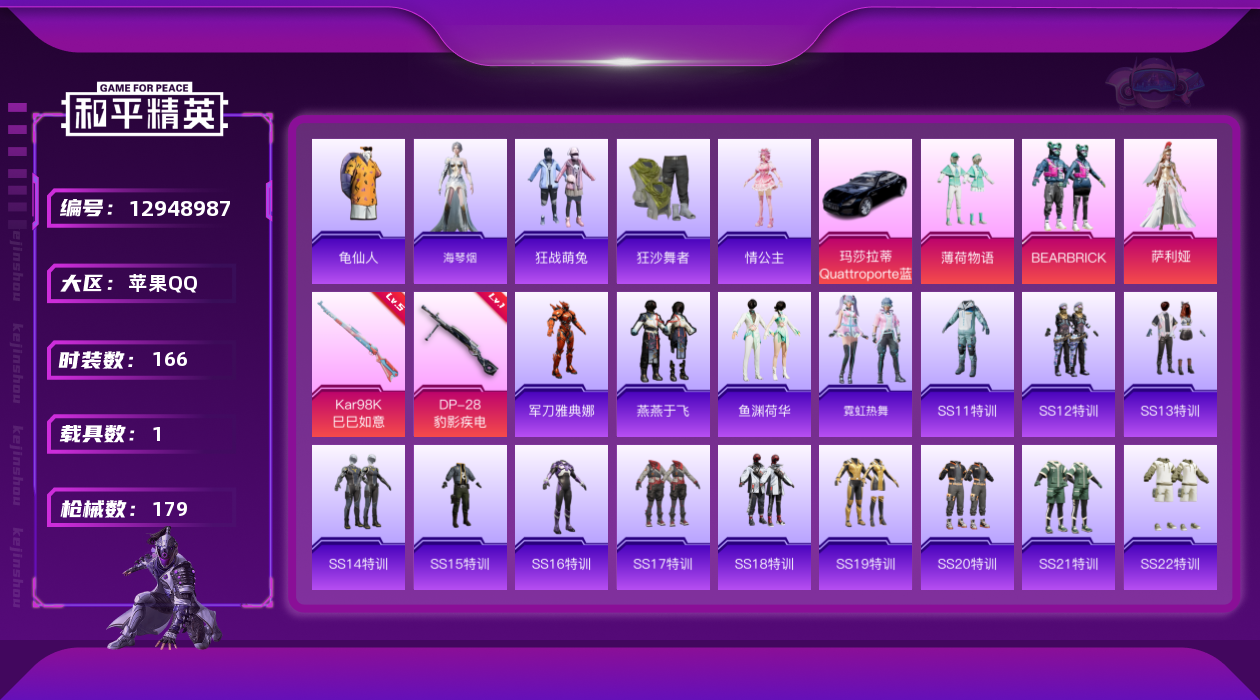
Task: Click the SS22特训 white jacket card
Action: click(x=1170, y=517)
